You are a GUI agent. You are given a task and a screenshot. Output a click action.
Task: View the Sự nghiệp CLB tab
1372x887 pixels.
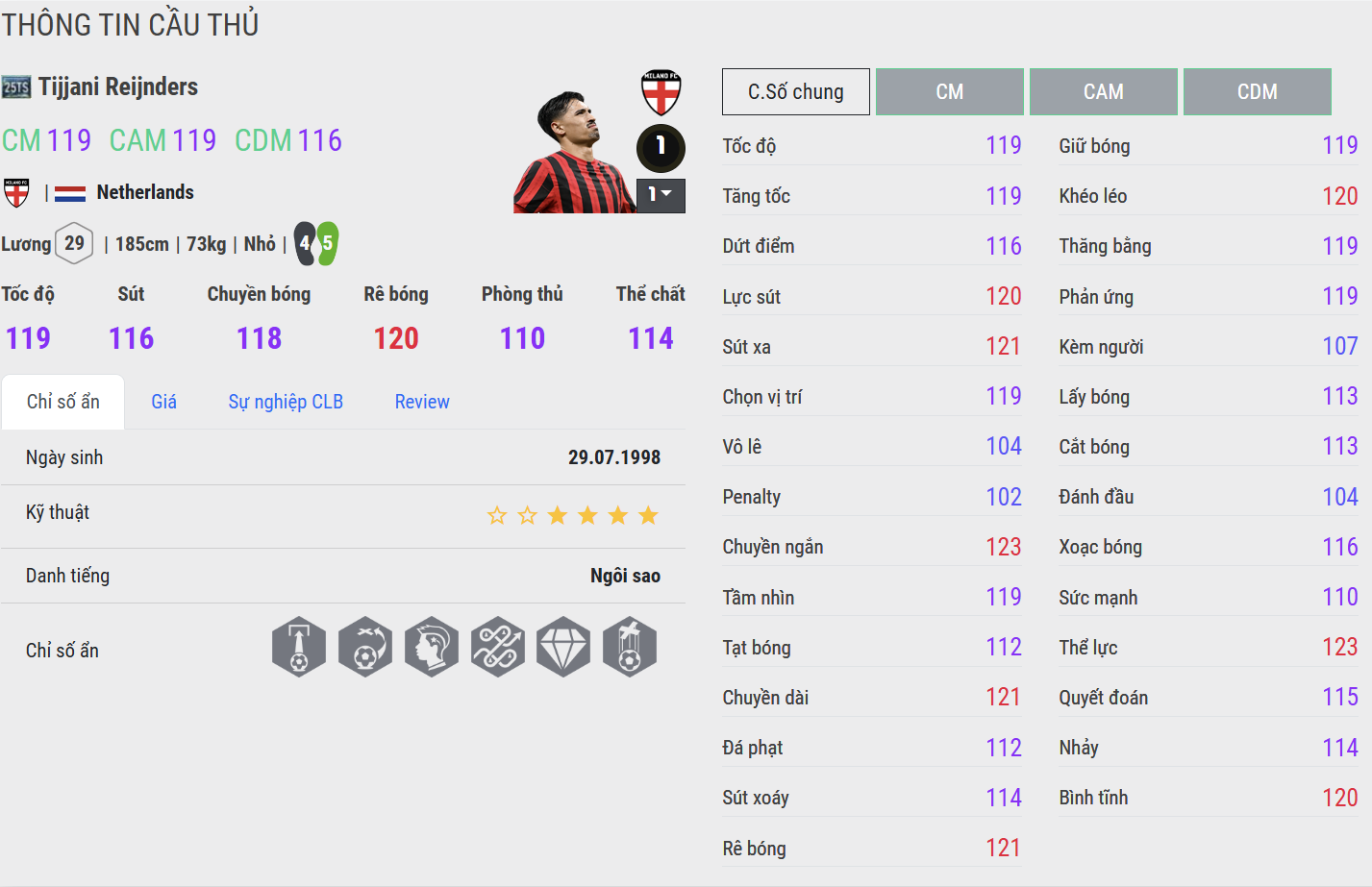286,402
